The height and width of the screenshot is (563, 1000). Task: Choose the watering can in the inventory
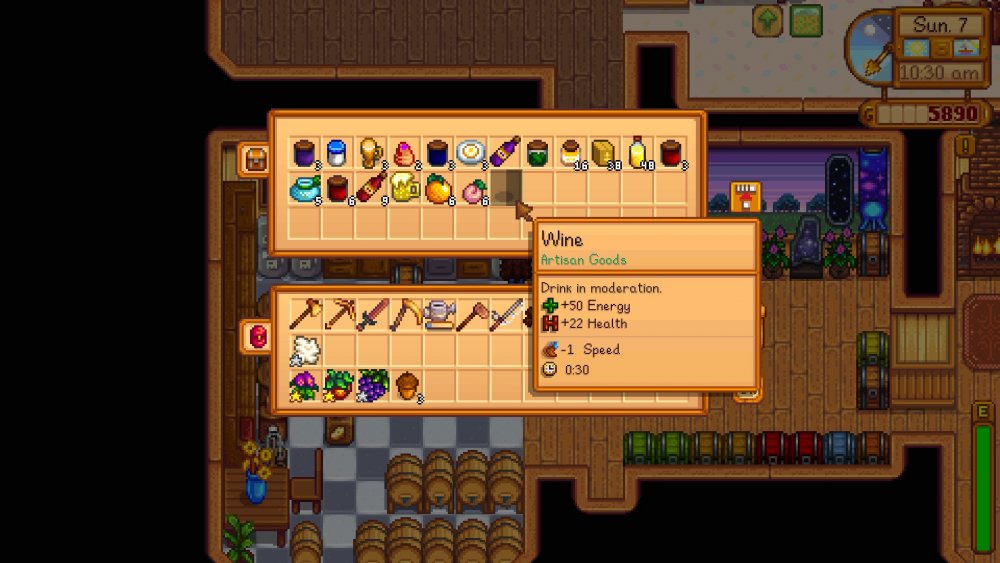click(x=438, y=314)
